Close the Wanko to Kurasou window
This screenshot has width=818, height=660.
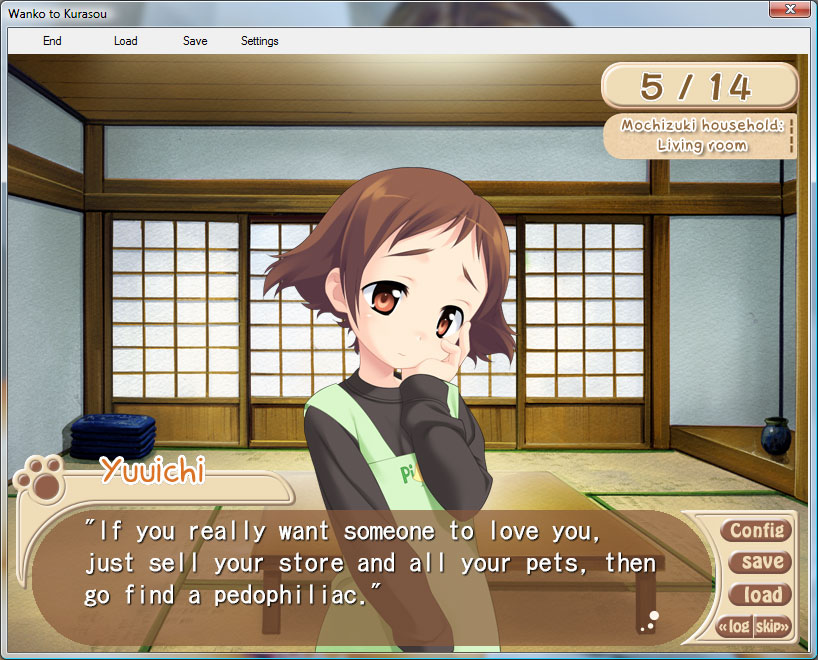click(x=790, y=9)
